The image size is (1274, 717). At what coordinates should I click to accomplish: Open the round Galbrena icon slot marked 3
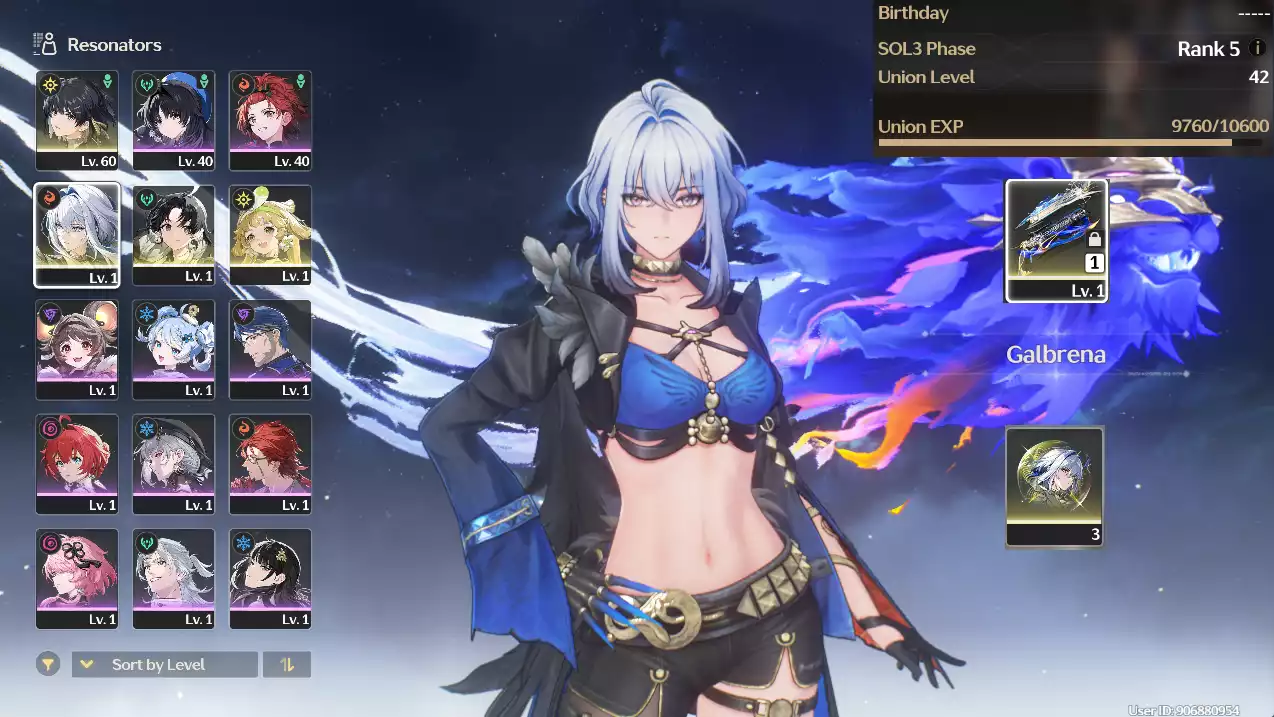point(1055,487)
